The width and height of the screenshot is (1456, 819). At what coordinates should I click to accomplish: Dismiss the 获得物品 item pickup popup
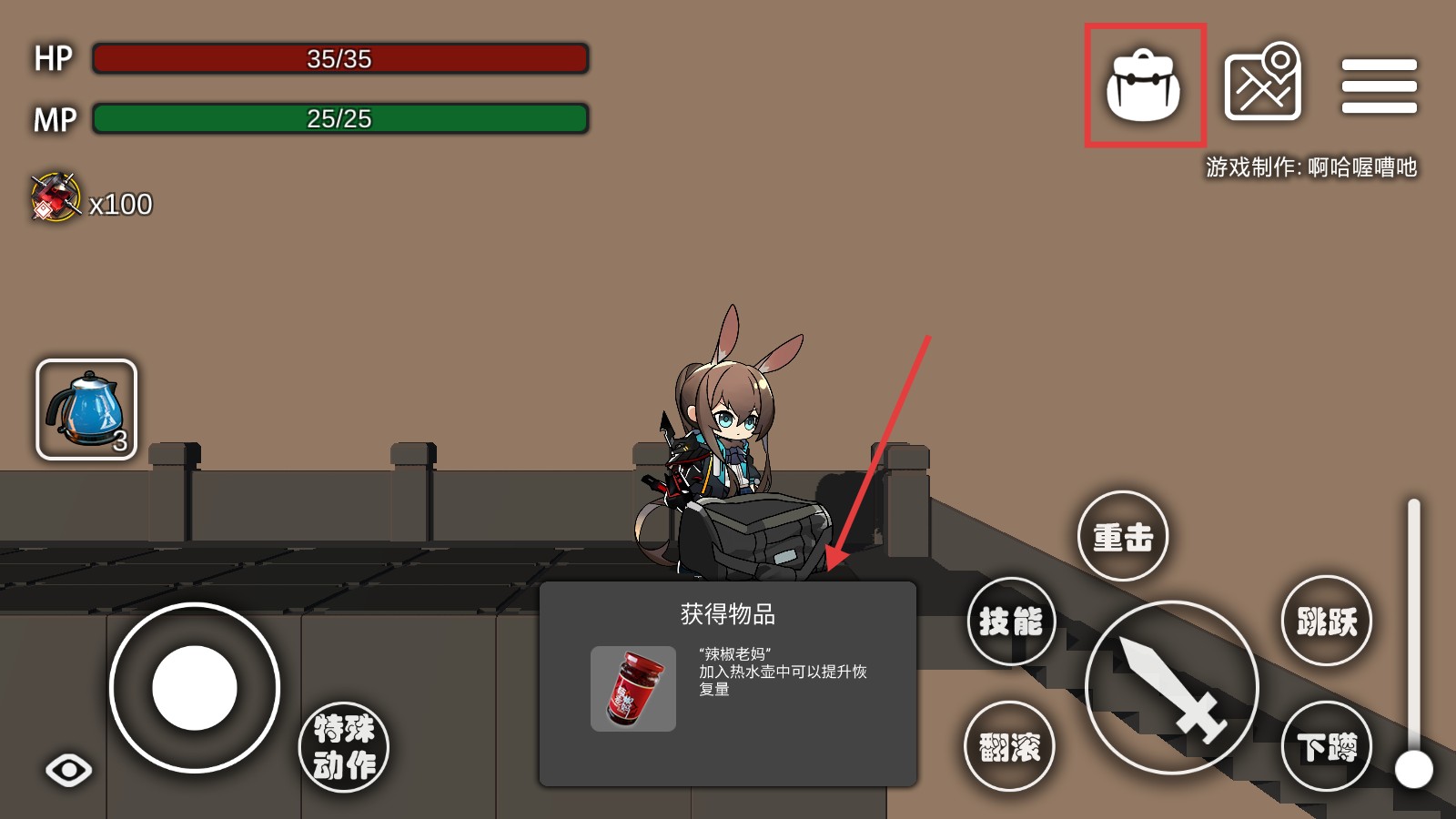click(x=728, y=682)
